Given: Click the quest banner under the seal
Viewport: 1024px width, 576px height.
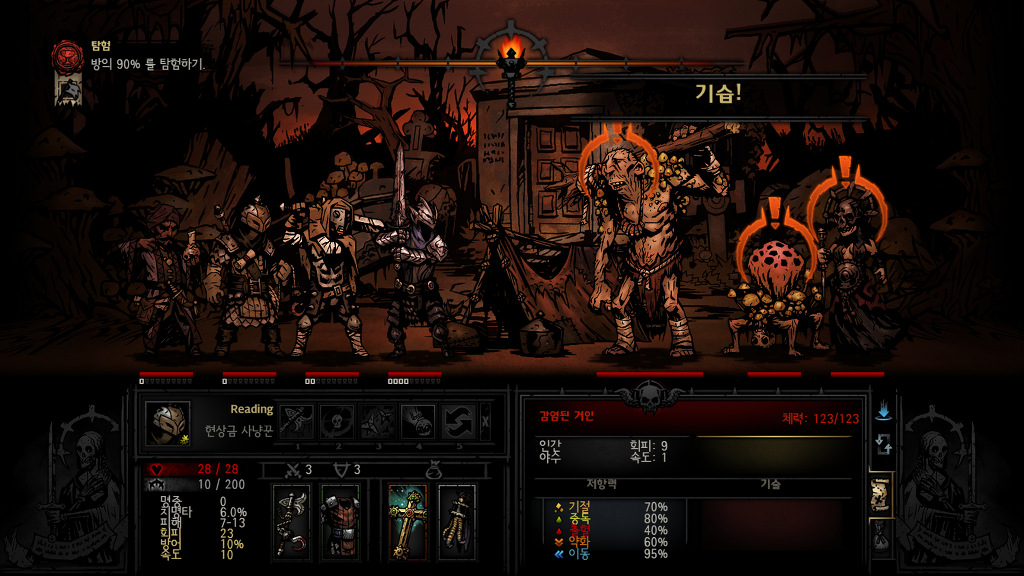Looking at the screenshot, I should (68, 91).
